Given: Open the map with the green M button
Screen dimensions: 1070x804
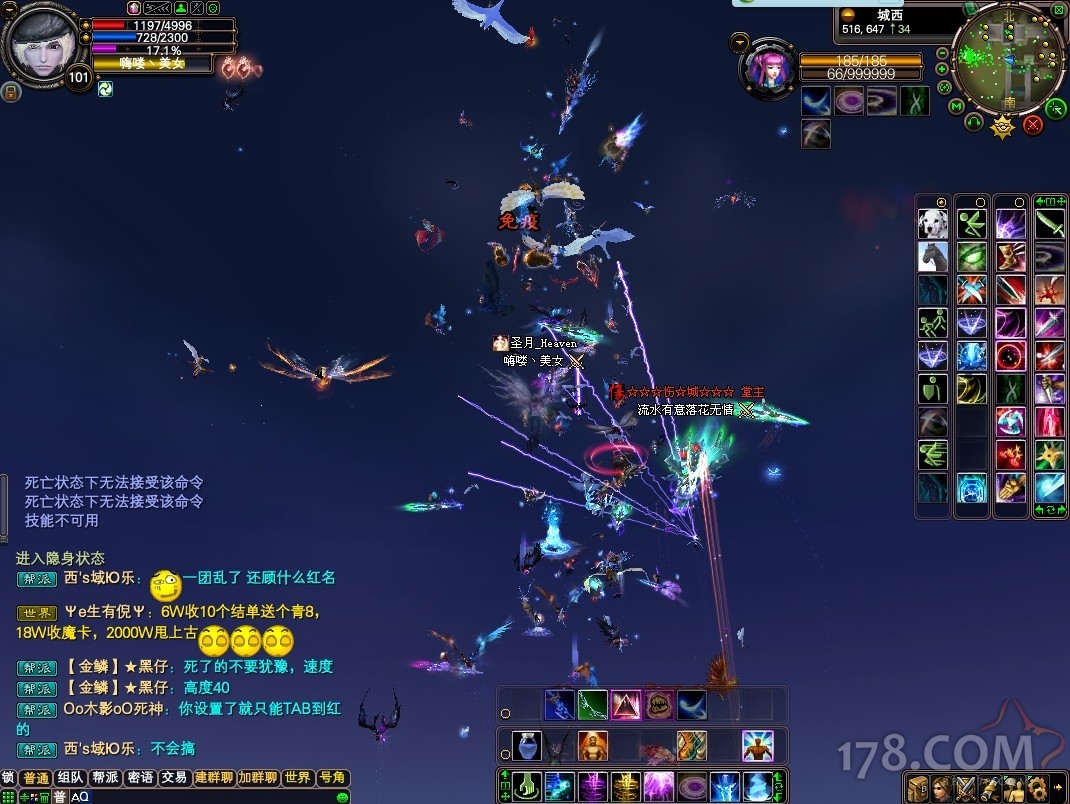Looking at the screenshot, I should [x=957, y=106].
